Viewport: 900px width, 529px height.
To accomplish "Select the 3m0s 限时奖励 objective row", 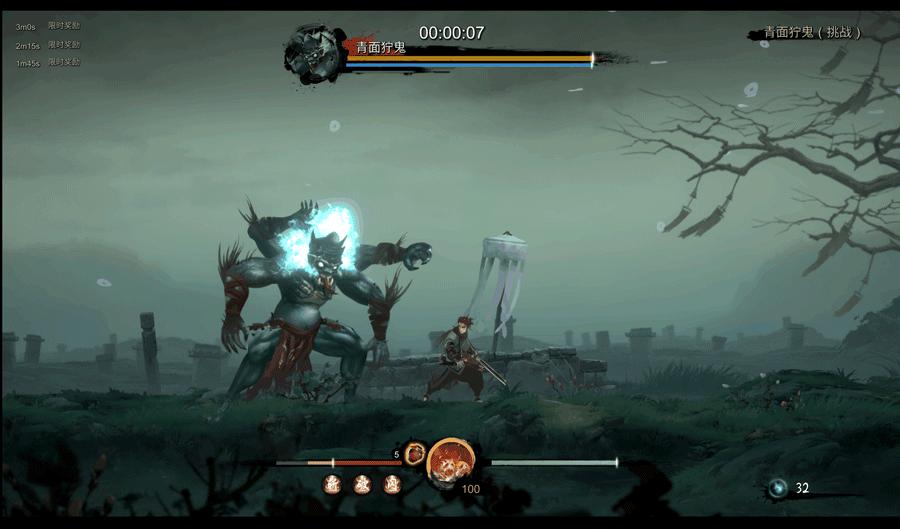I will point(48,27).
